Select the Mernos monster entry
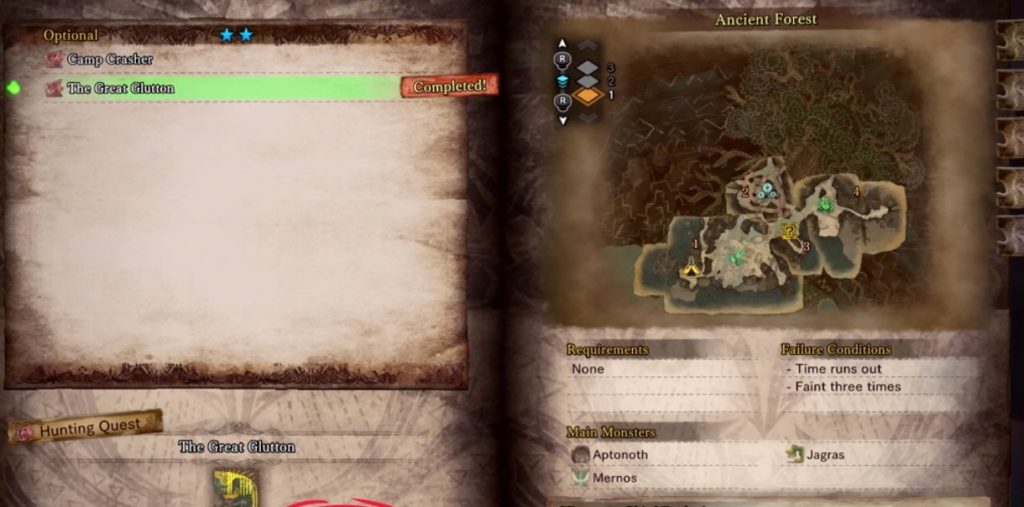1024x507 pixels. [x=615, y=478]
